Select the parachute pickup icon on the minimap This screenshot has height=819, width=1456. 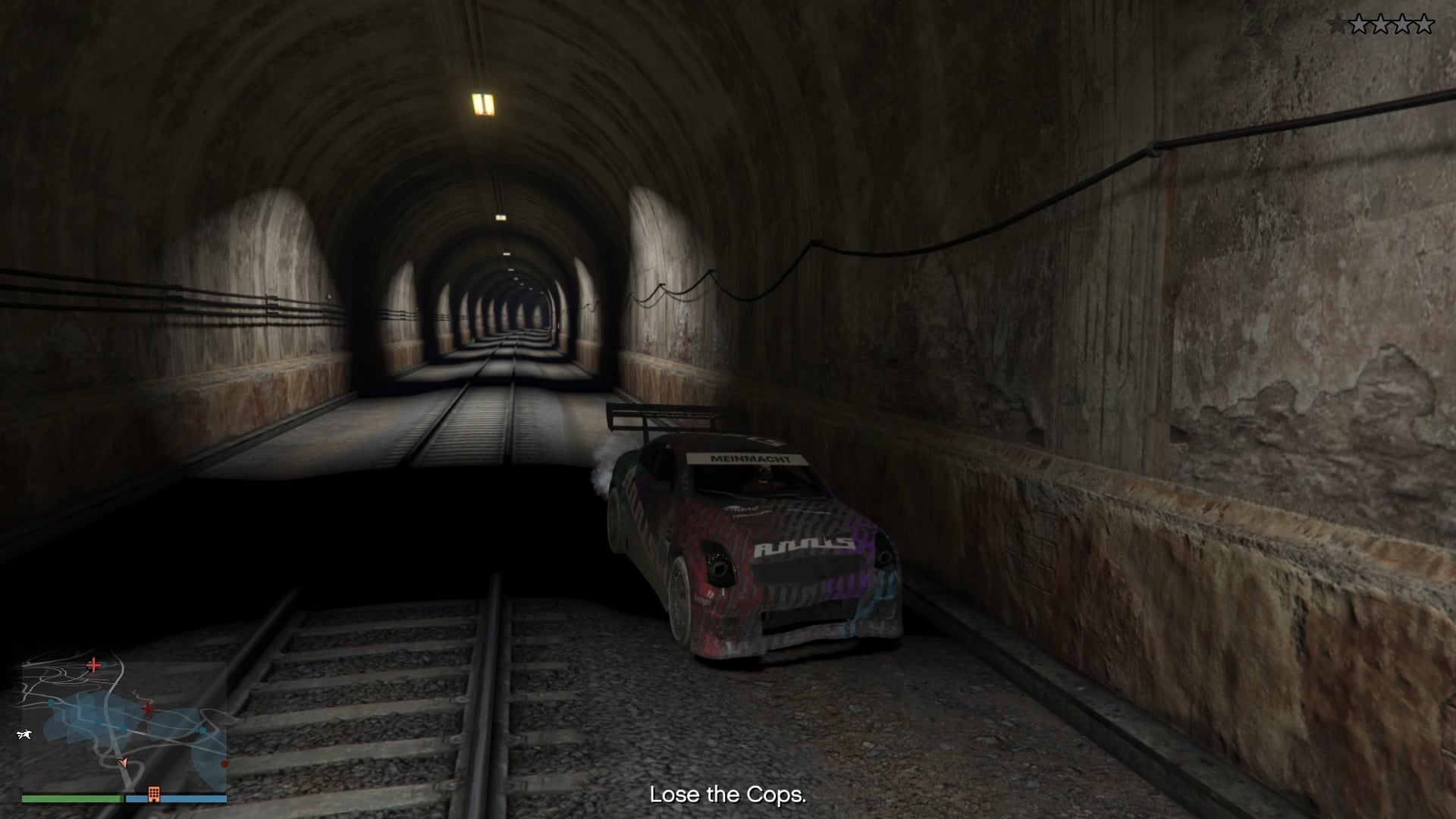25,735
